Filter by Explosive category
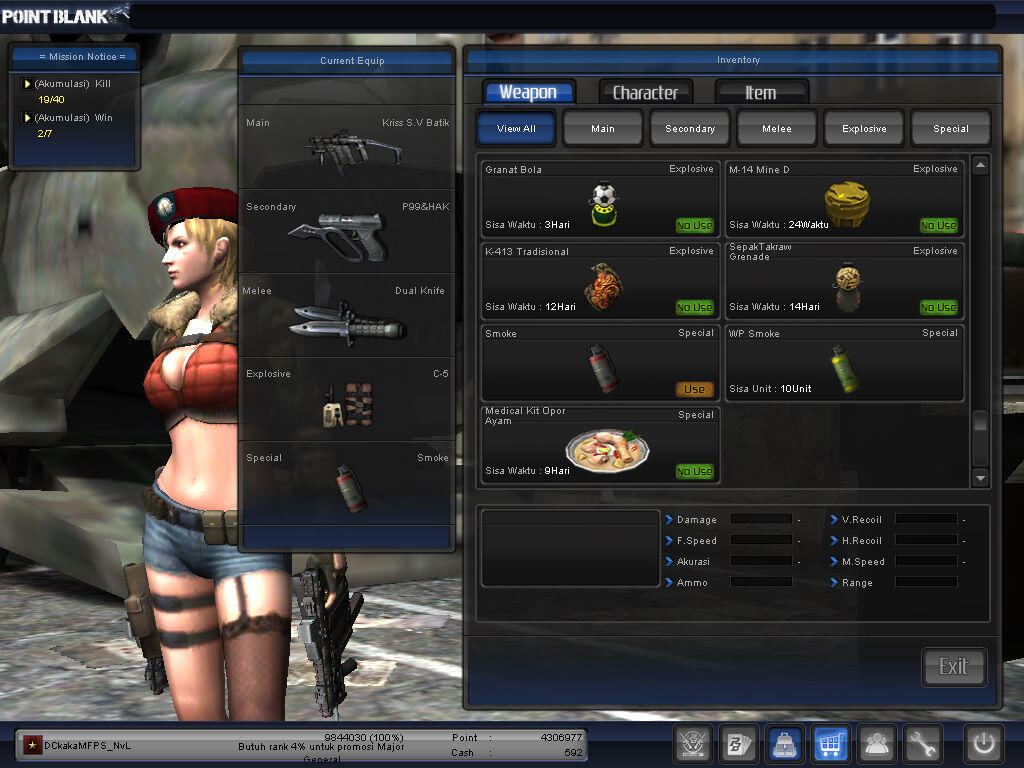The image size is (1024, 768). coord(864,128)
